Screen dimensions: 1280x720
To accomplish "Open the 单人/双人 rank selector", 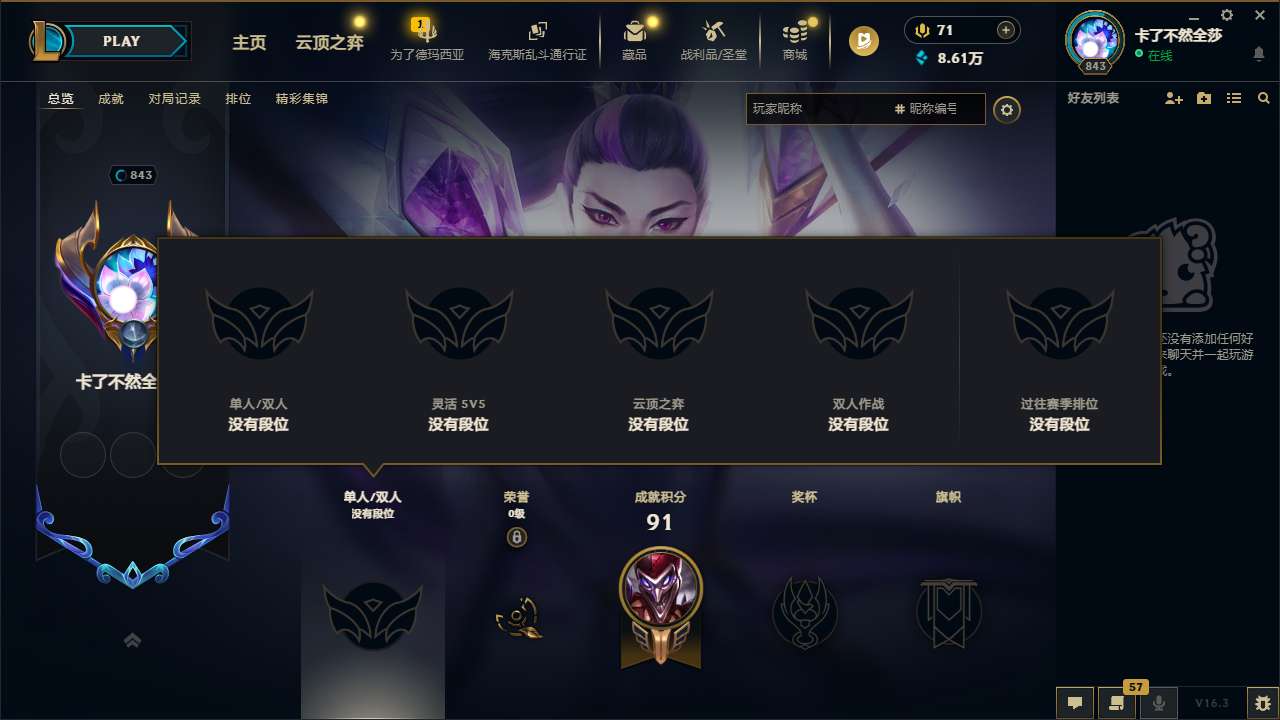I will pyautogui.click(x=372, y=505).
